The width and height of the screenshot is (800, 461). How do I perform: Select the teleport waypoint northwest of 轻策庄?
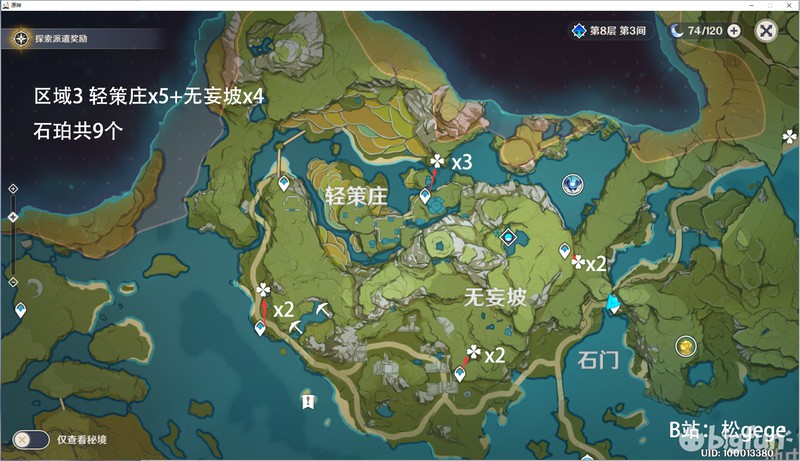tap(284, 184)
